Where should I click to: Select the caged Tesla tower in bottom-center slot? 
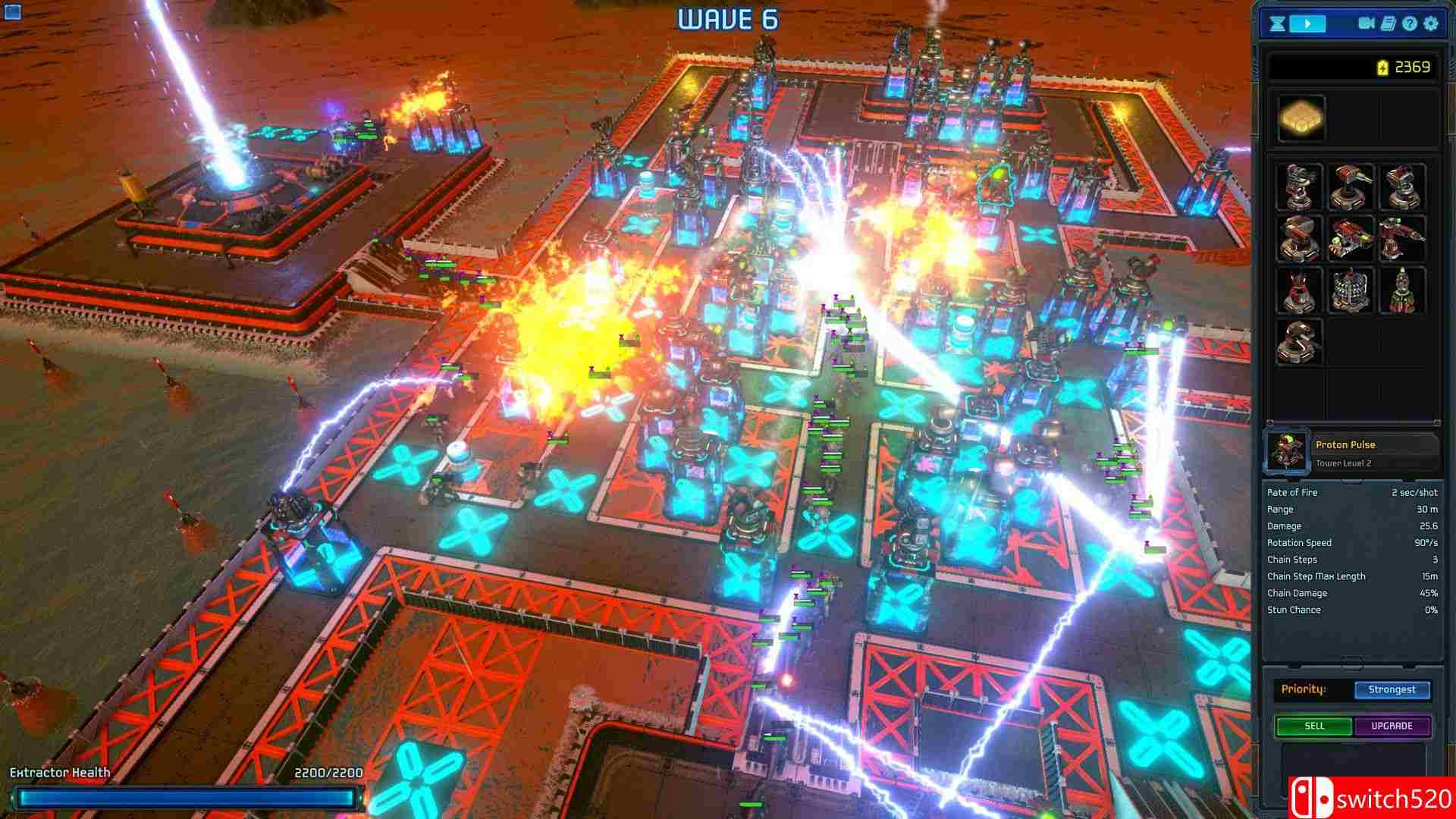[x=1350, y=290]
